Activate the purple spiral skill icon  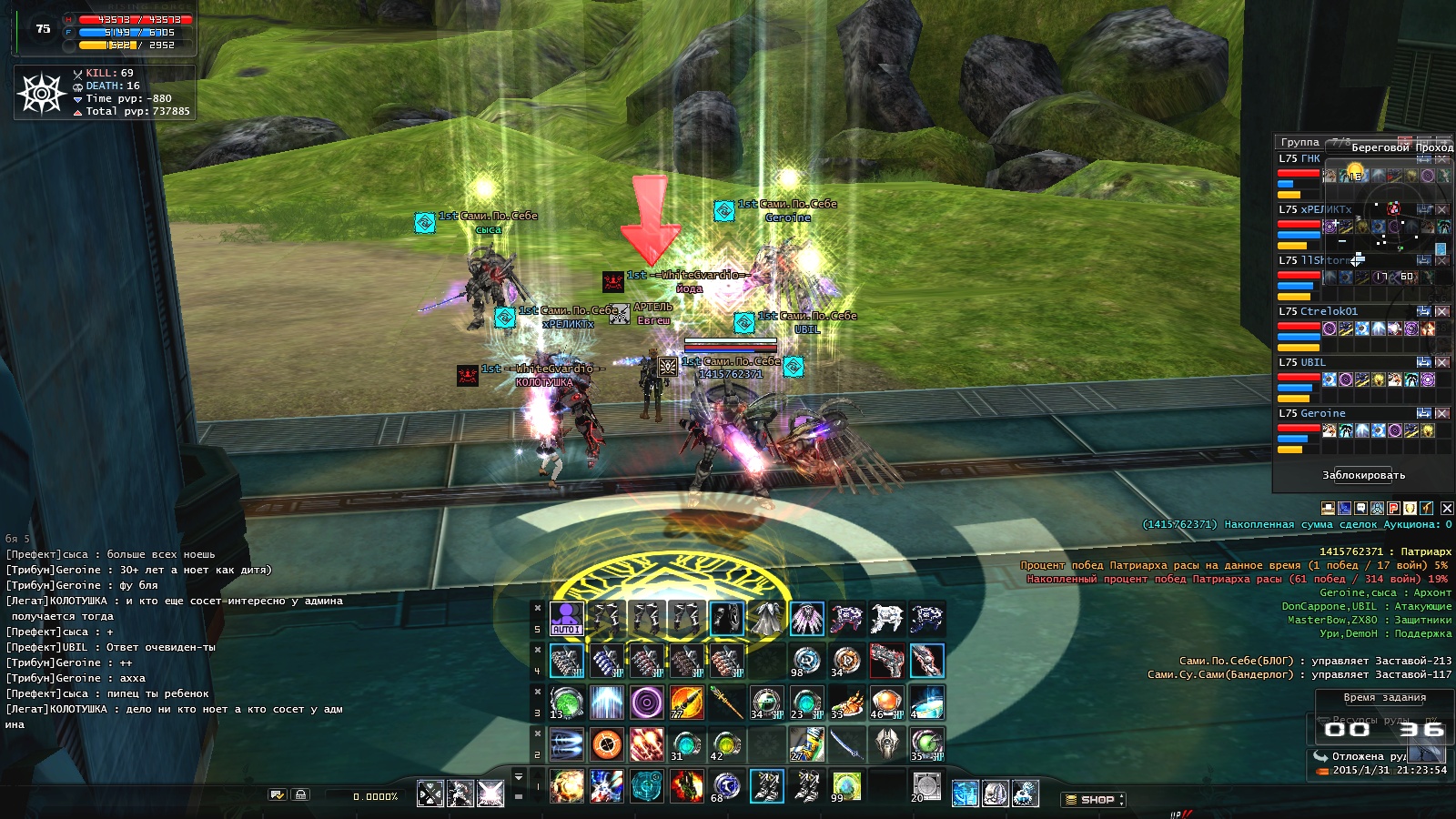[647, 703]
